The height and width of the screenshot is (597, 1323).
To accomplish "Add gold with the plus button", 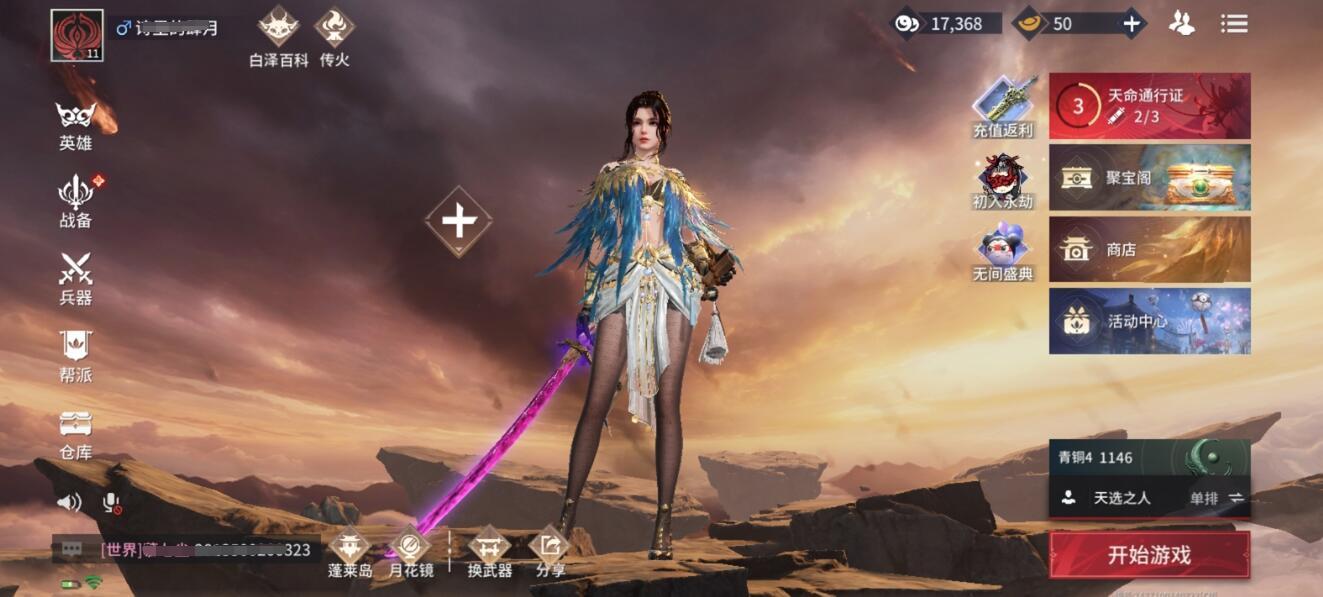I will (x=1131, y=23).
